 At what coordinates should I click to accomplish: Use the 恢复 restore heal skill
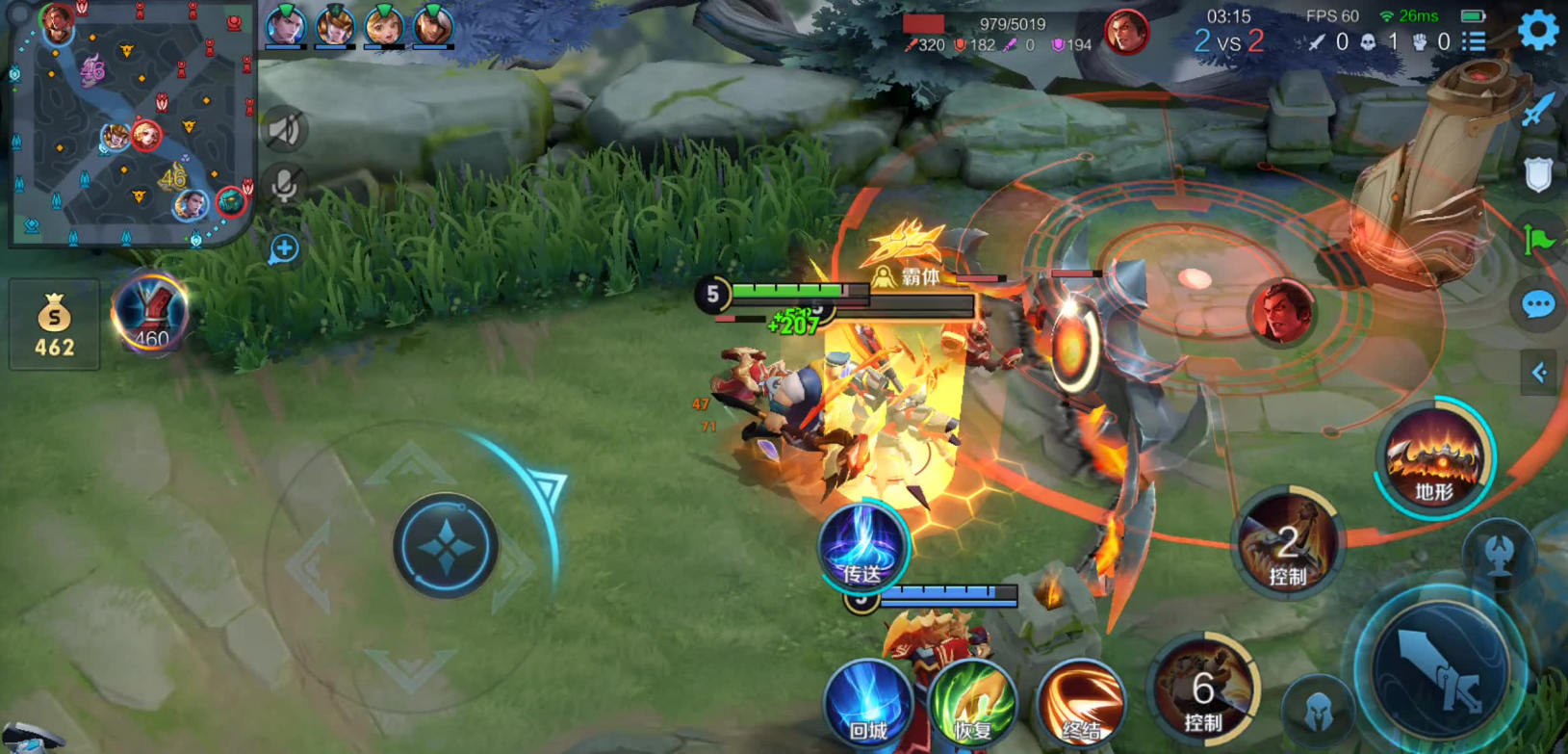coord(973,705)
